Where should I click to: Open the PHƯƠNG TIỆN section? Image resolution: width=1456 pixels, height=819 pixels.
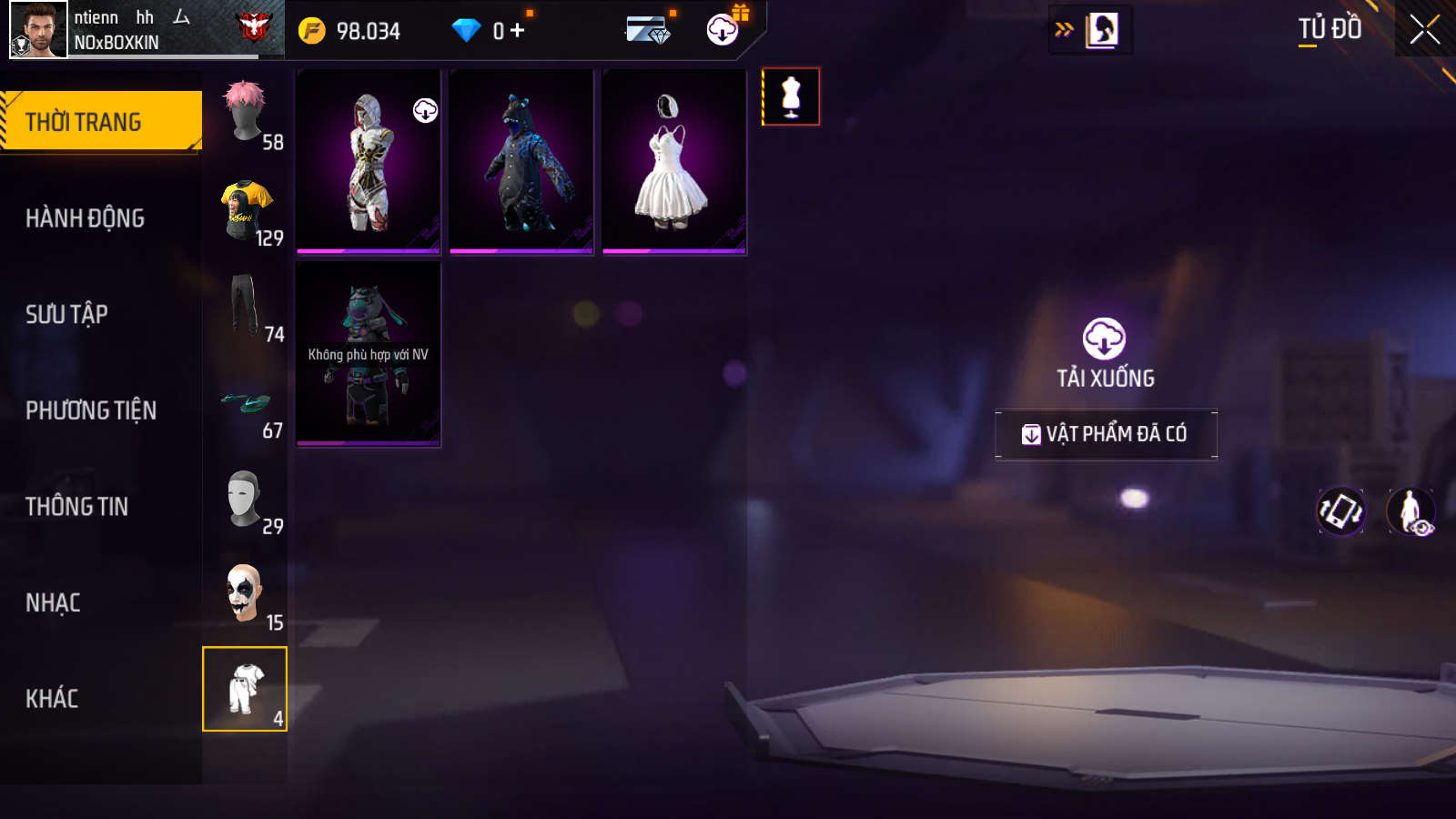(x=91, y=410)
